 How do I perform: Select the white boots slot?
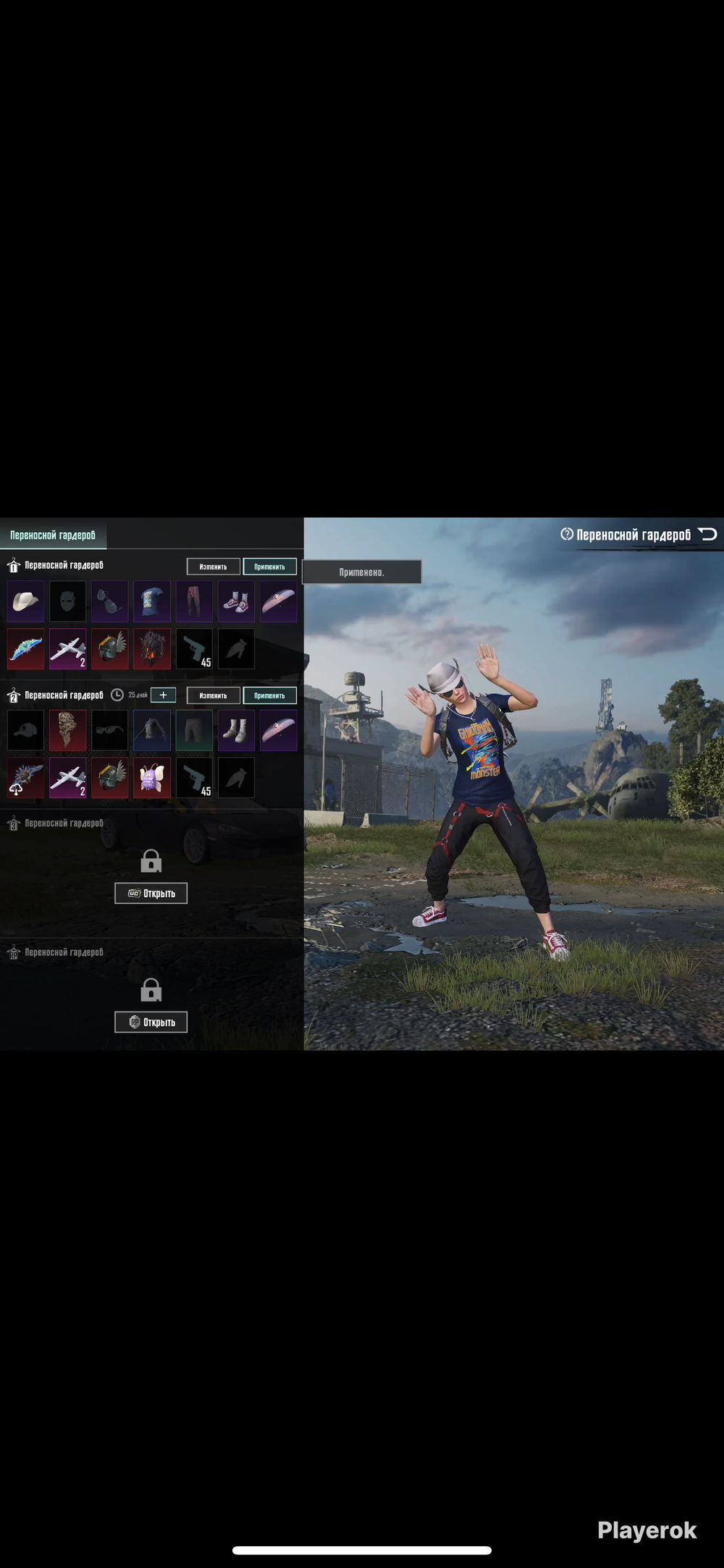(236, 730)
